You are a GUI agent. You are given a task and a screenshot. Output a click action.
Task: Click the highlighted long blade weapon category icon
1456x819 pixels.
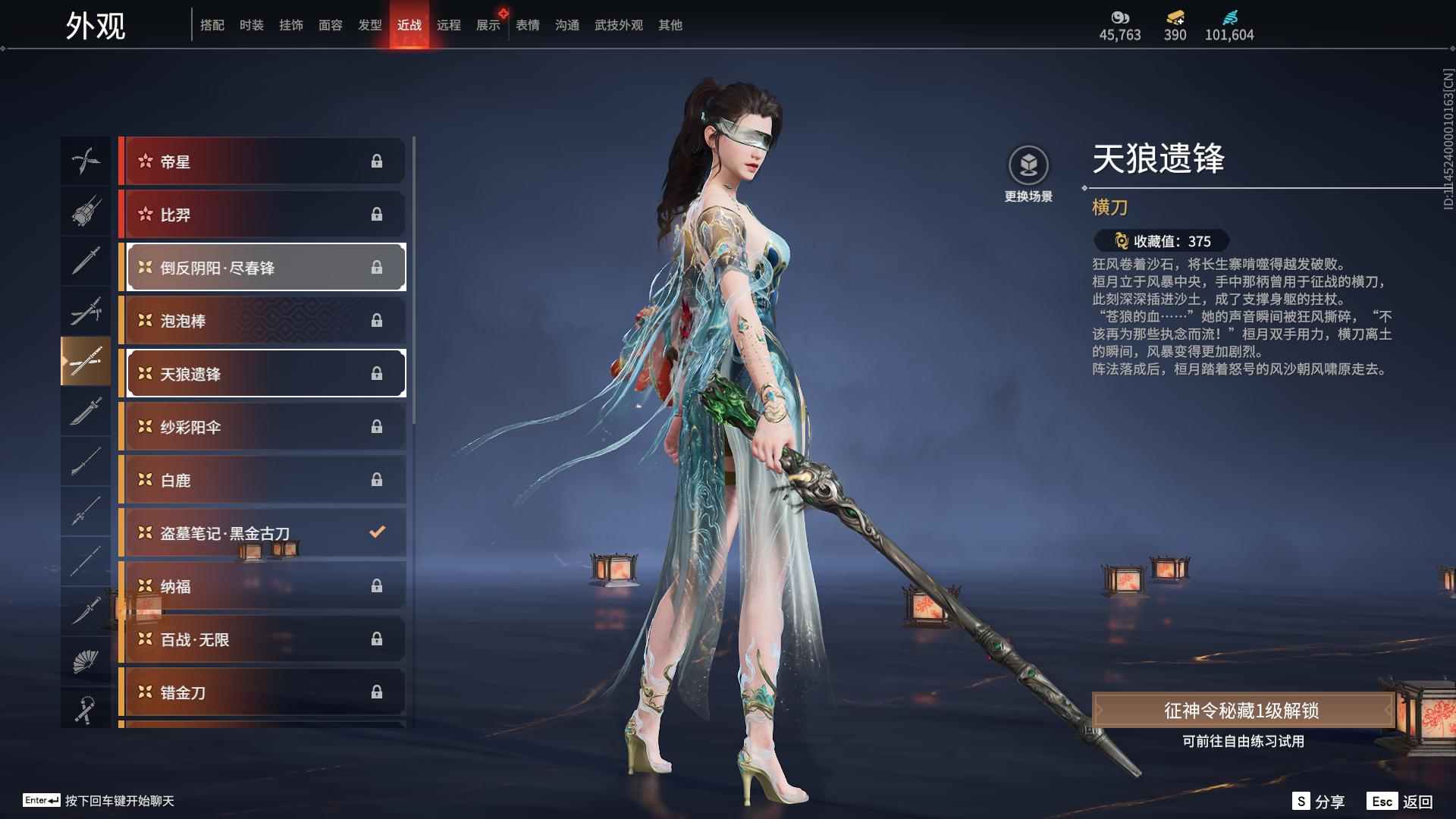pyautogui.click(x=86, y=361)
